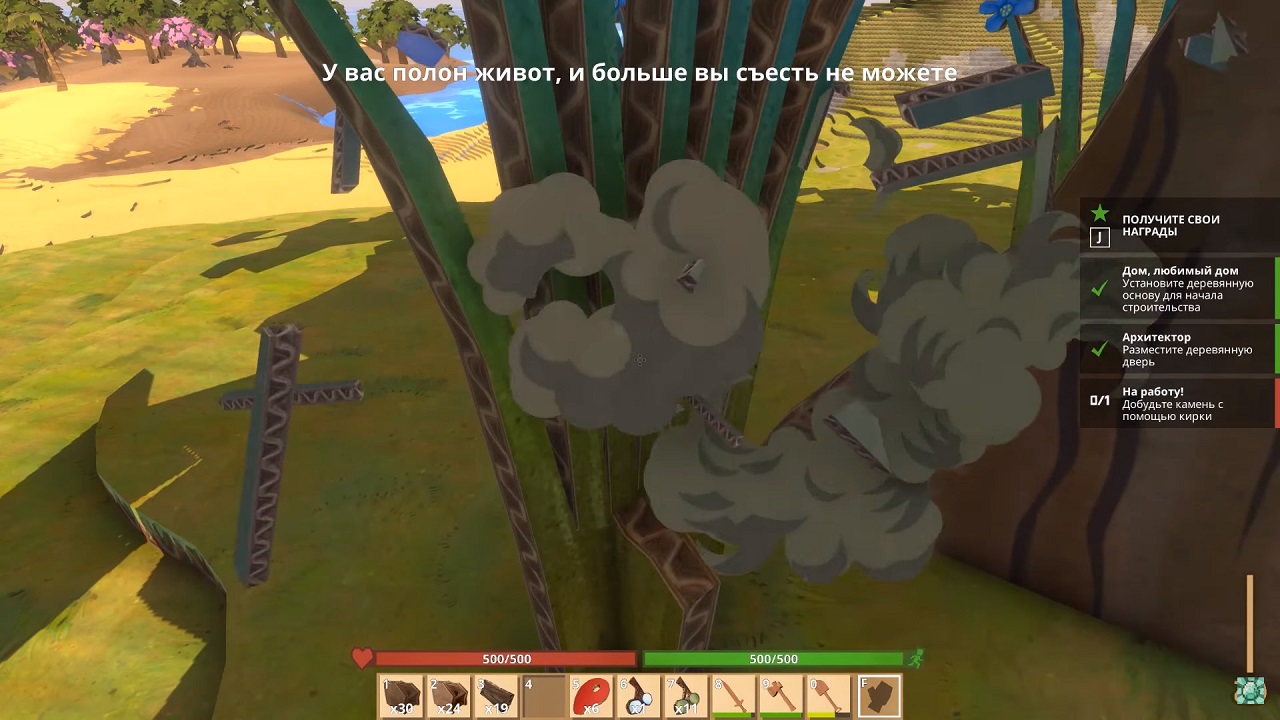Viewport: 1280px width, 720px height.
Task: Select the branch with green berries slot
Action: pos(685,696)
